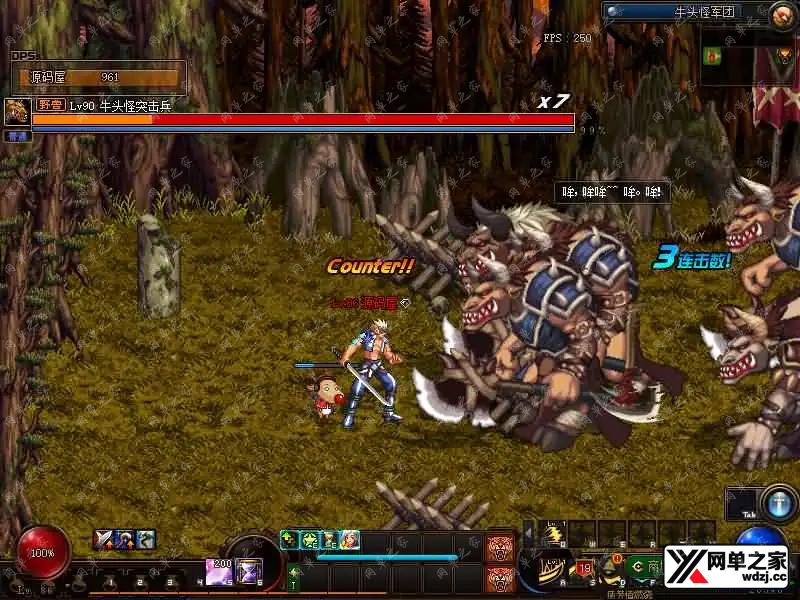Click the sword buff icon above the hotbar
The width and height of the screenshot is (800, 600).
[x=103, y=540]
